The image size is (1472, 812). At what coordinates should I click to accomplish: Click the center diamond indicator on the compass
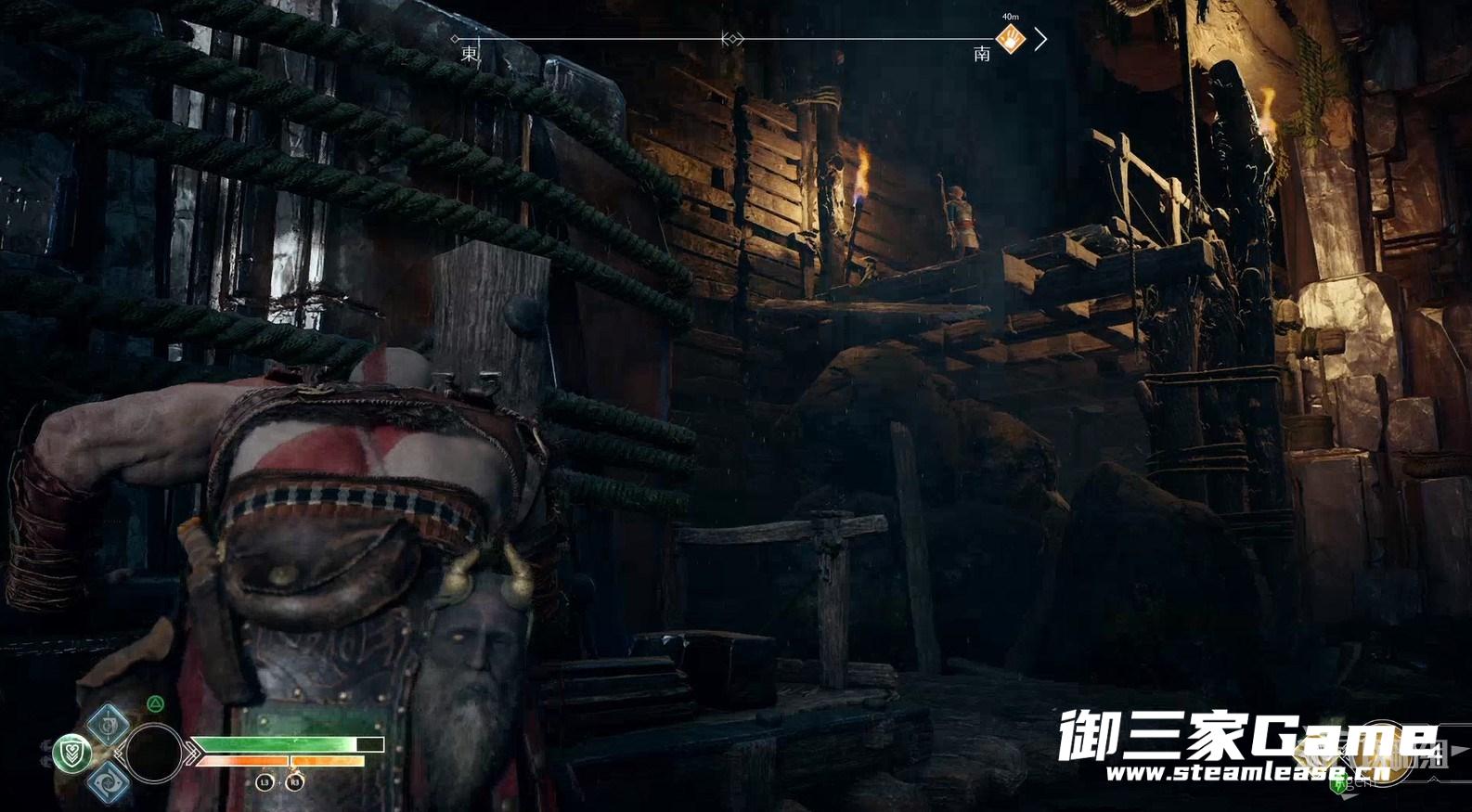click(732, 39)
